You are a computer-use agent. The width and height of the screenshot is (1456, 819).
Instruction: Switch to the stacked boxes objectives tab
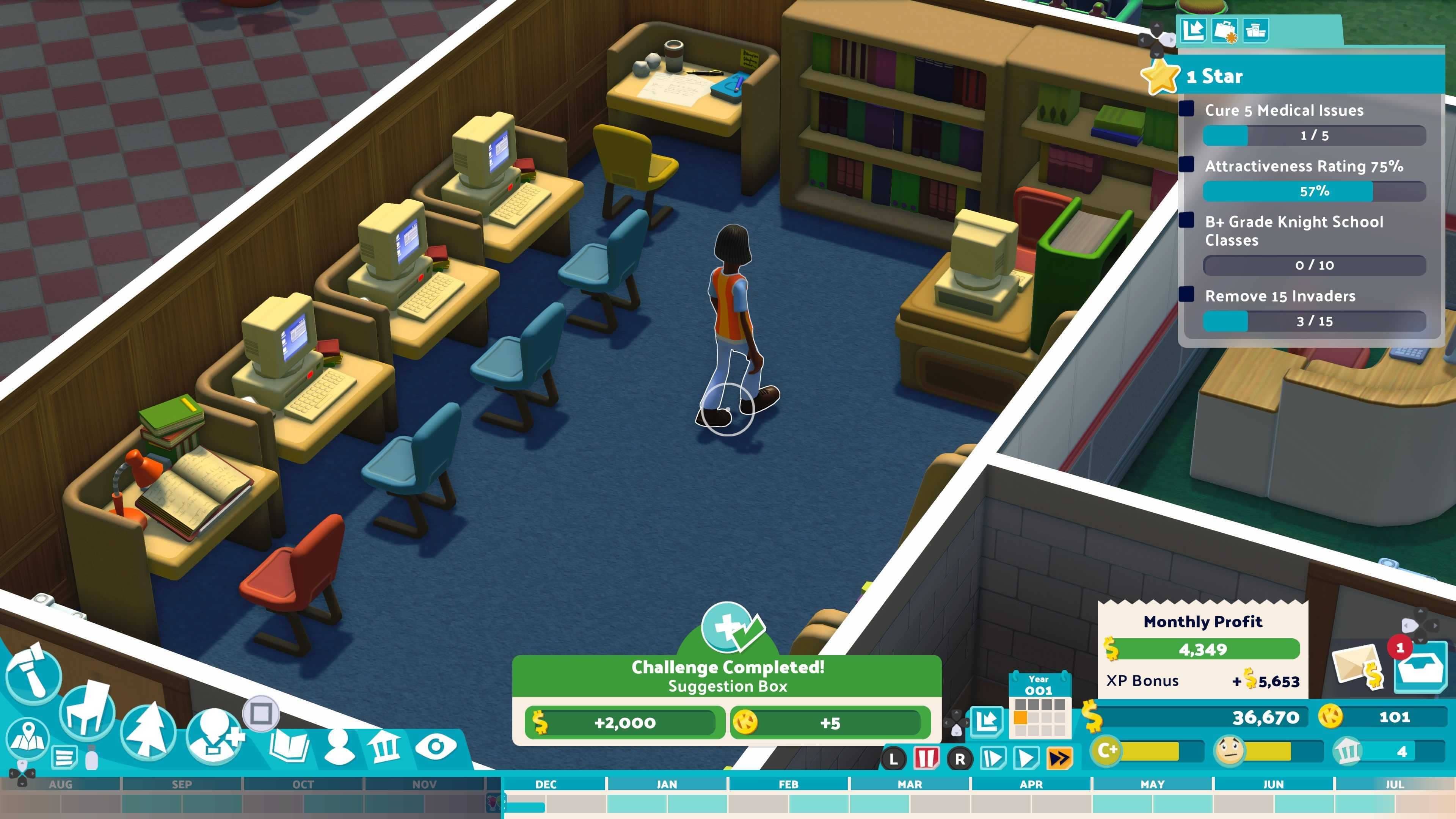[1255, 30]
